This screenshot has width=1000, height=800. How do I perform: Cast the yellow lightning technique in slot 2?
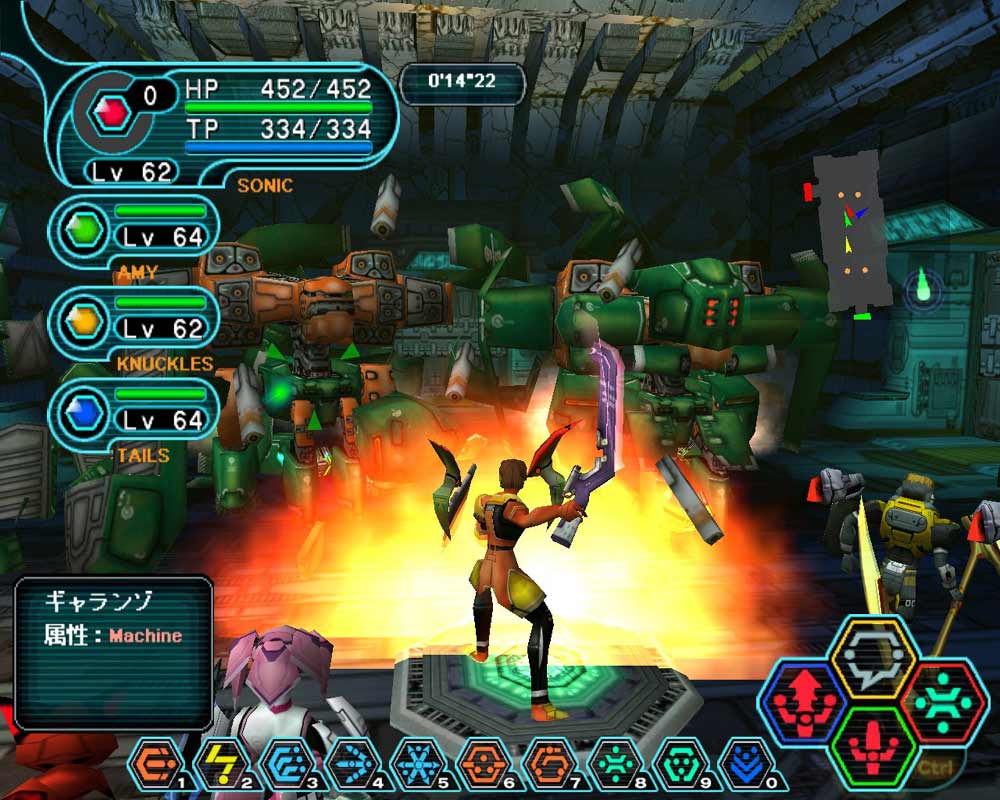(x=218, y=765)
